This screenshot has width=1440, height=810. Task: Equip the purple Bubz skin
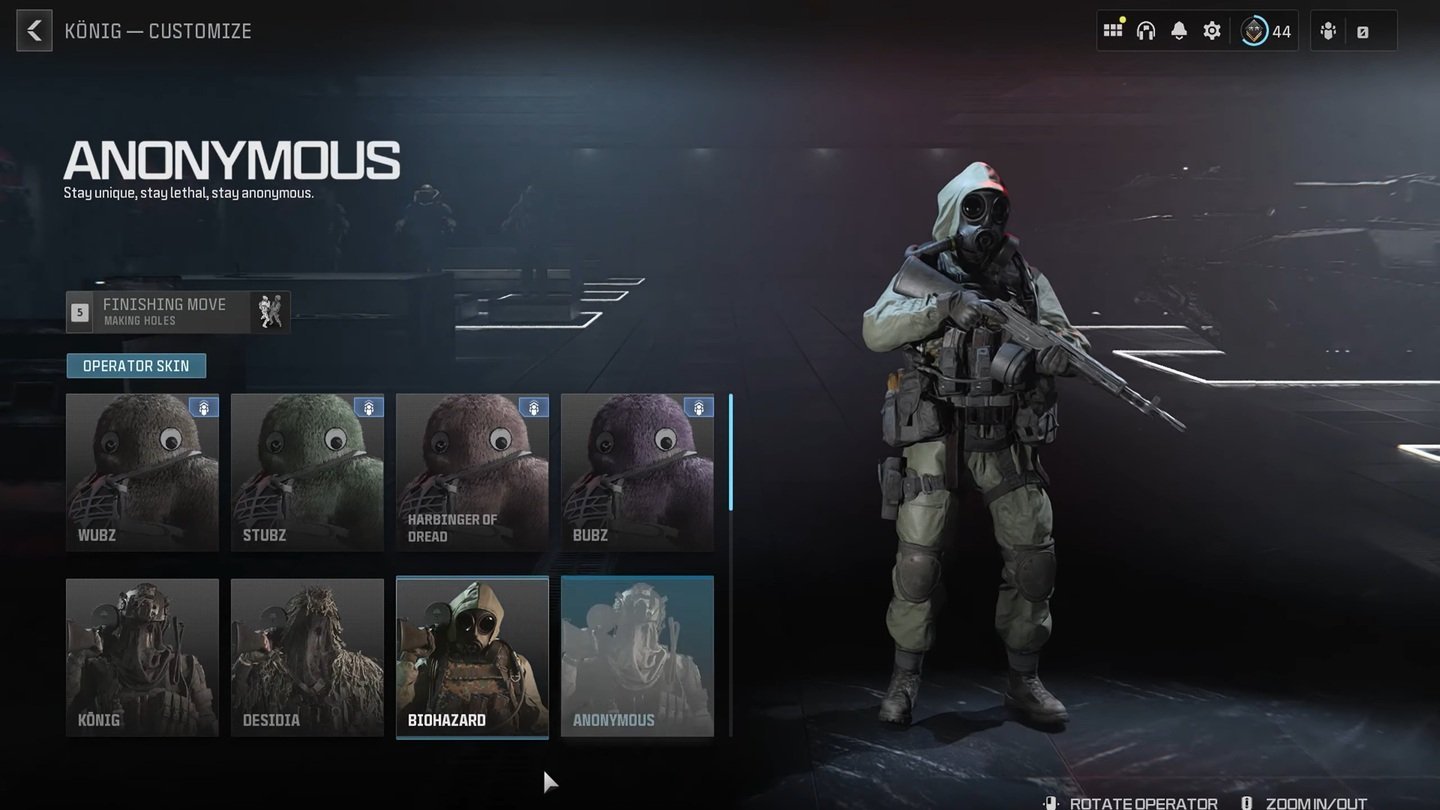coord(637,472)
